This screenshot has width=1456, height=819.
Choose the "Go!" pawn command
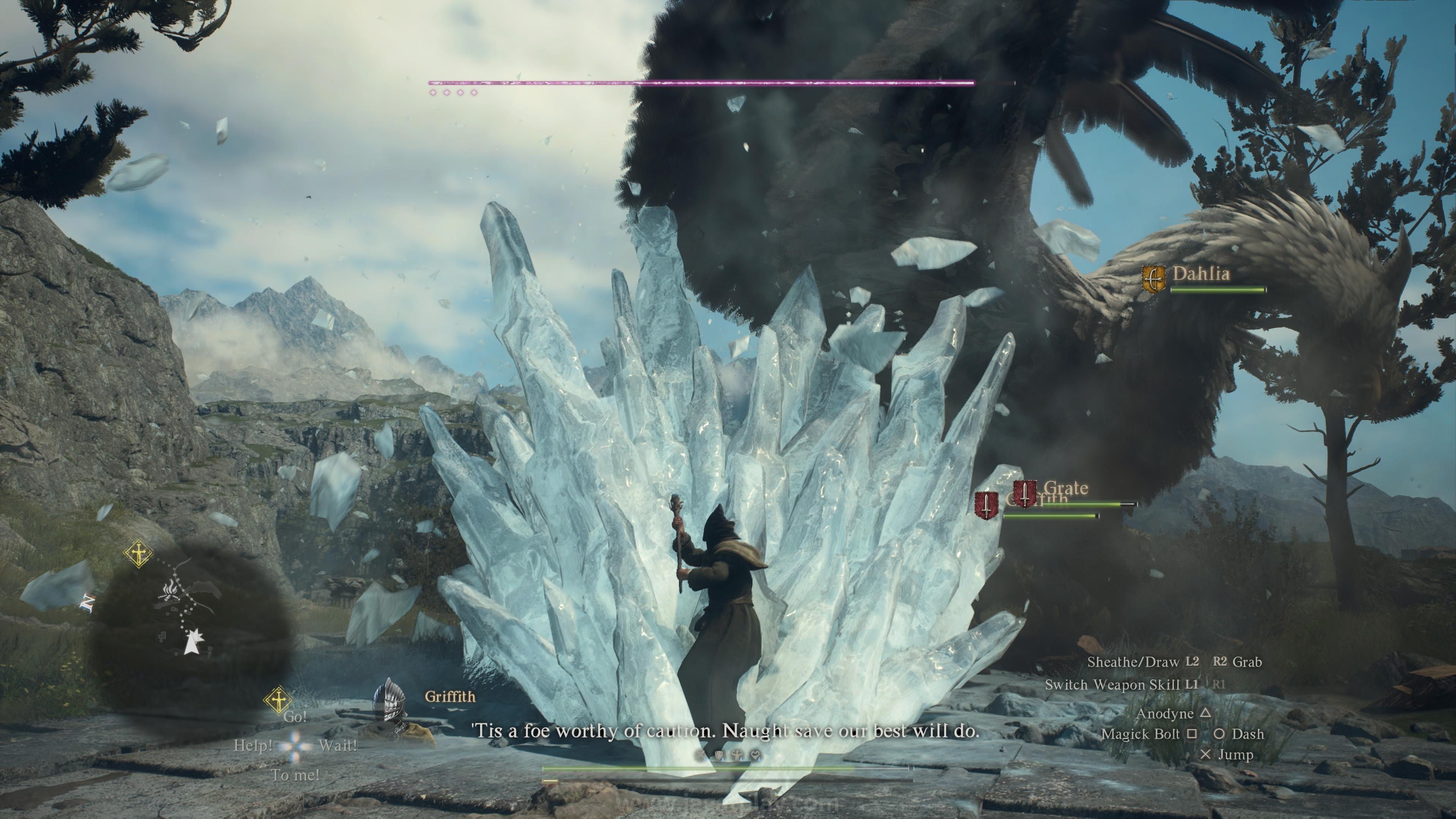(295, 717)
